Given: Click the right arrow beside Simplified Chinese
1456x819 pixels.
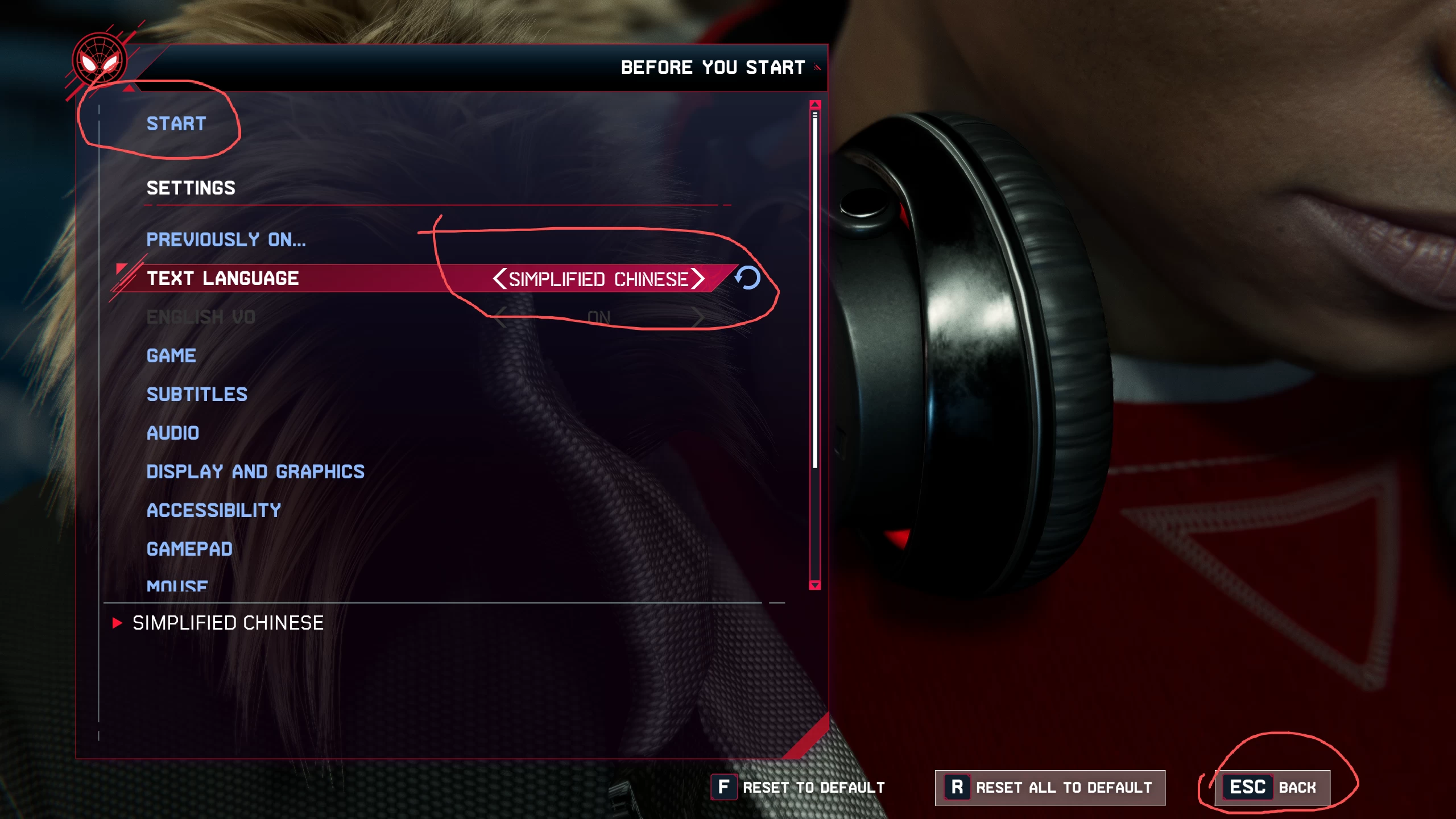Looking at the screenshot, I should (698, 279).
